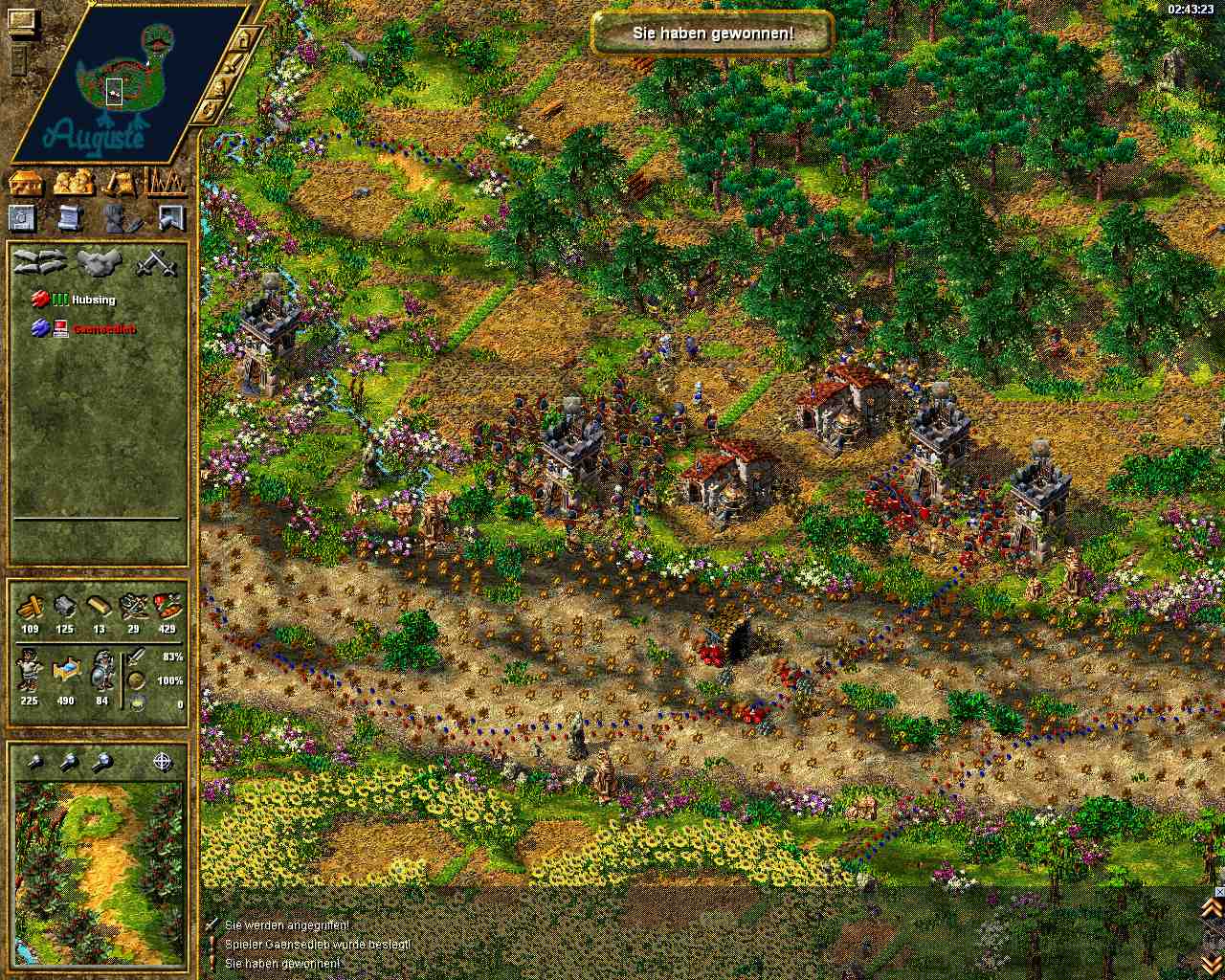Open the scroll document menu icon
1225x980 pixels.
(70, 217)
